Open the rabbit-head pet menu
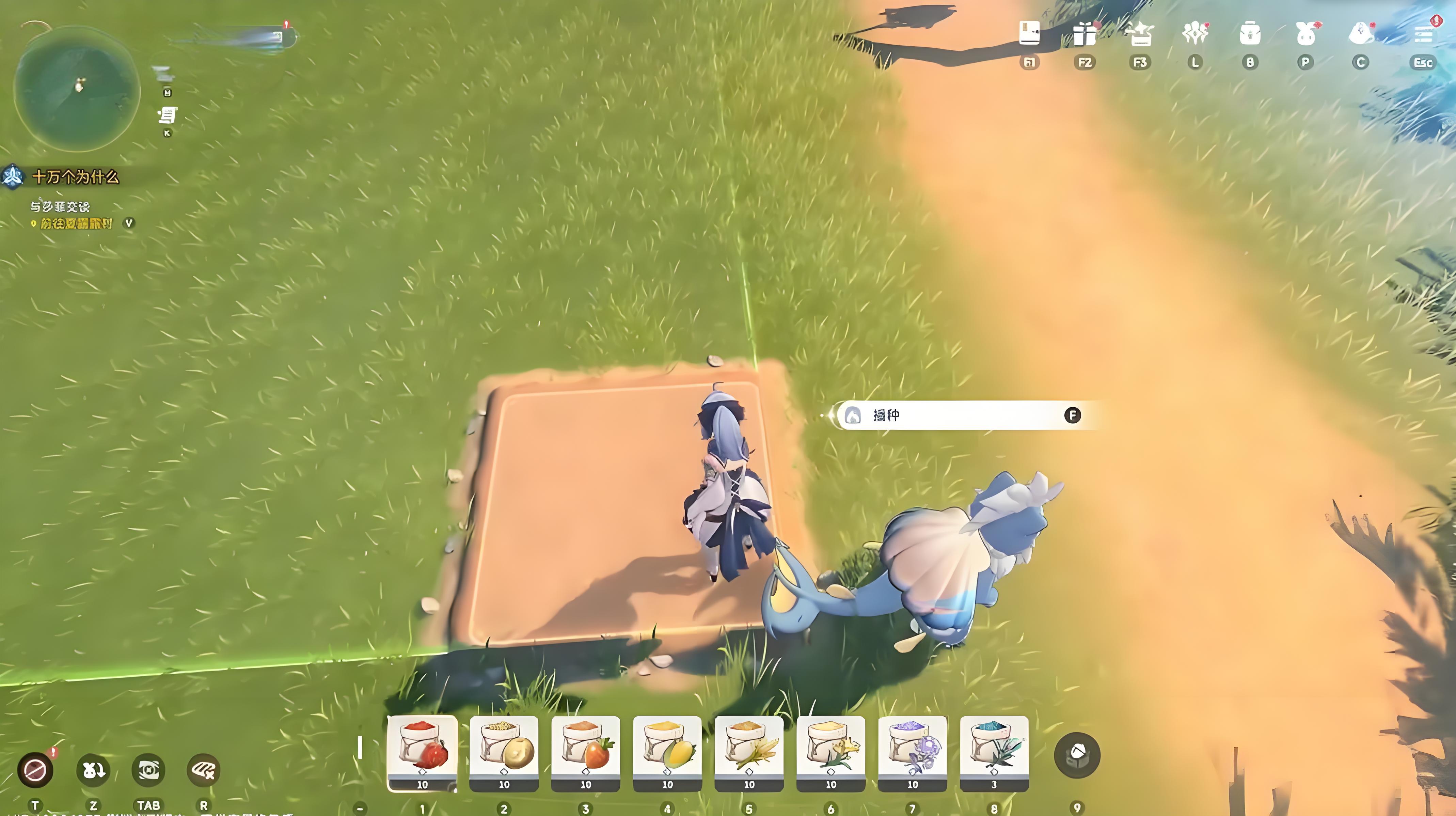 pos(1305,34)
